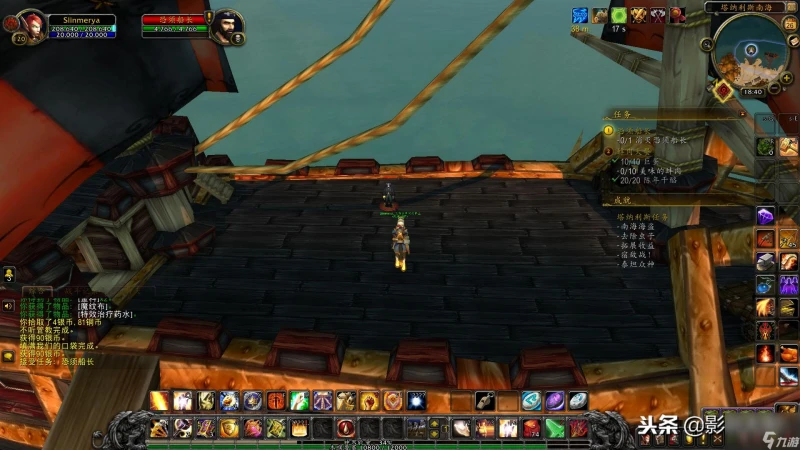
Task: Use the whistle item on the upper bar
Action: (485, 400)
